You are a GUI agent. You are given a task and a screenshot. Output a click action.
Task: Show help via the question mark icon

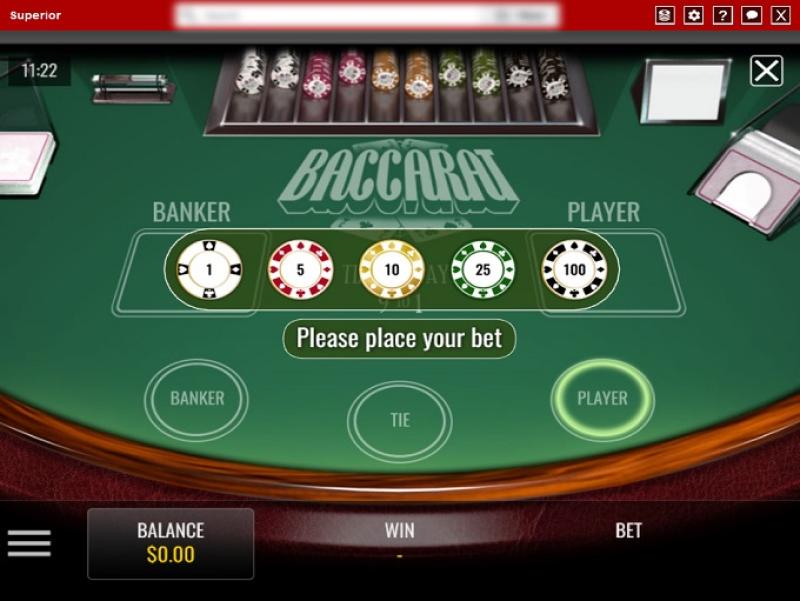tap(723, 15)
